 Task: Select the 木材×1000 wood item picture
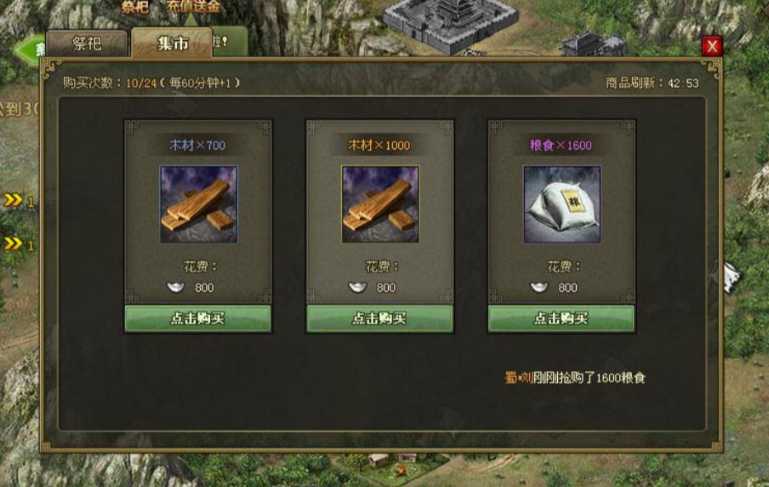coord(380,204)
